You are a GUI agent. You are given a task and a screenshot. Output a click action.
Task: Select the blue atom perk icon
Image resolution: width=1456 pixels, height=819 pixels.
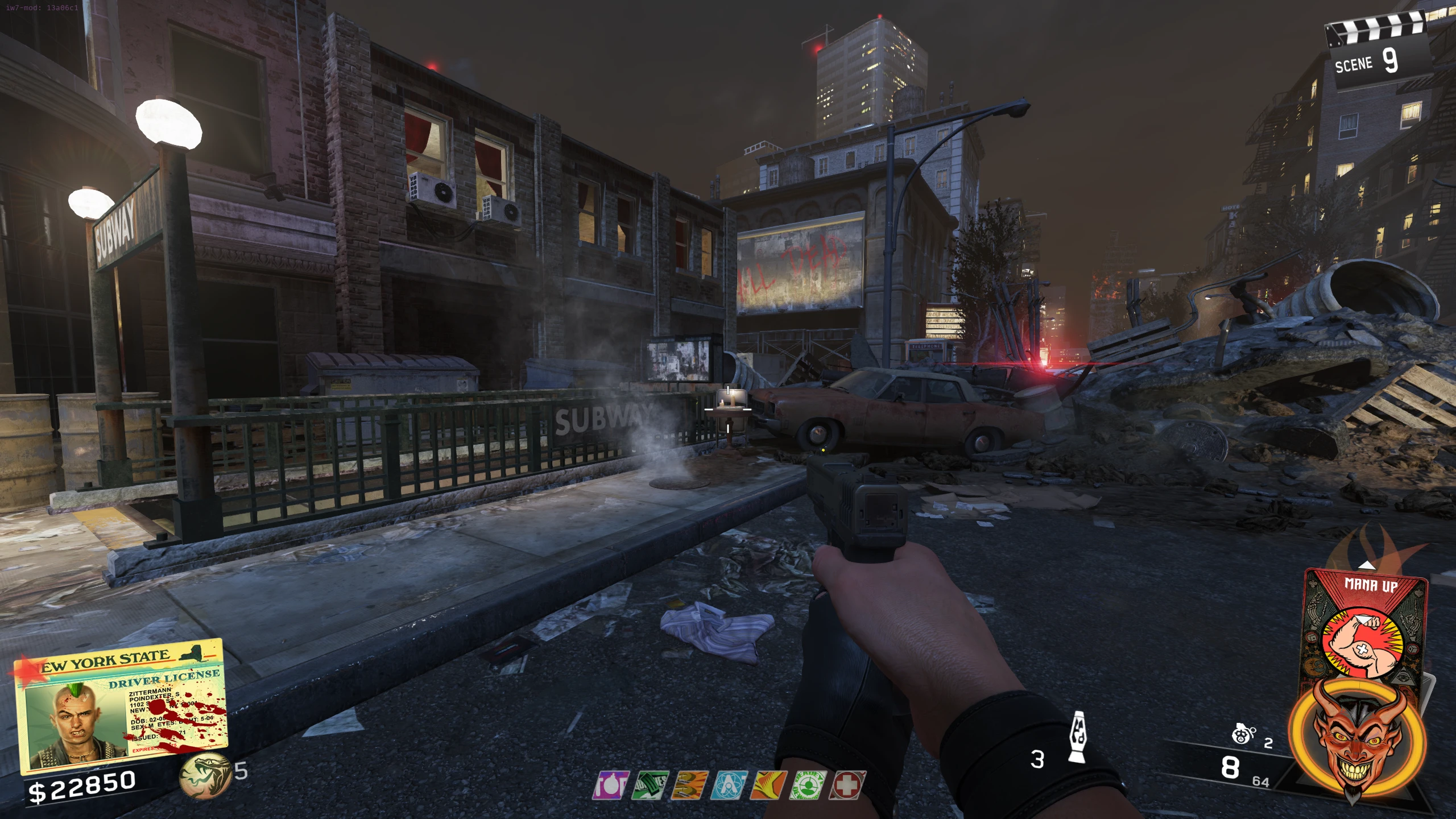[729, 785]
